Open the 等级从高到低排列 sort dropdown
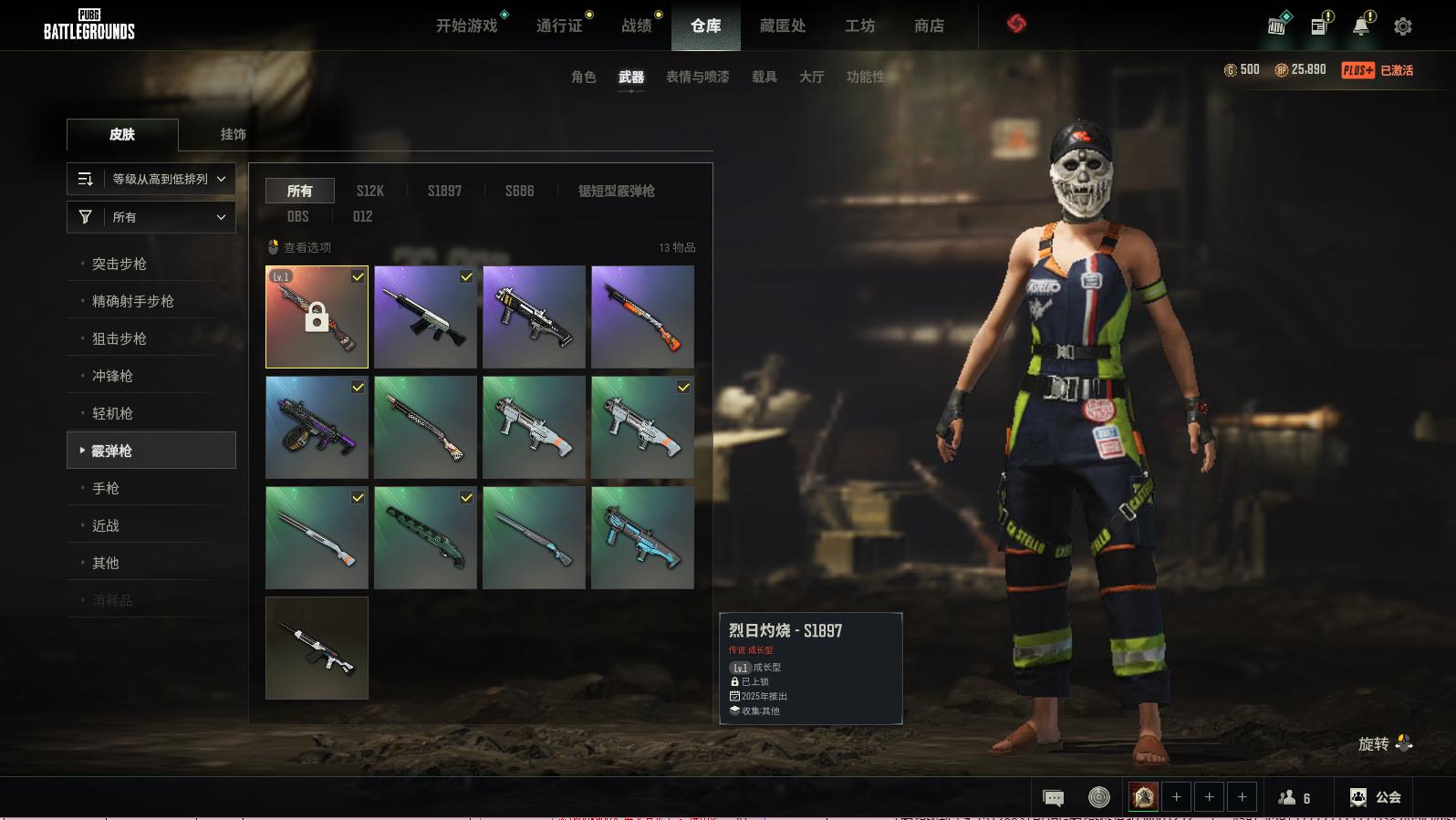The width and height of the screenshot is (1456, 820). [x=151, y=179]
